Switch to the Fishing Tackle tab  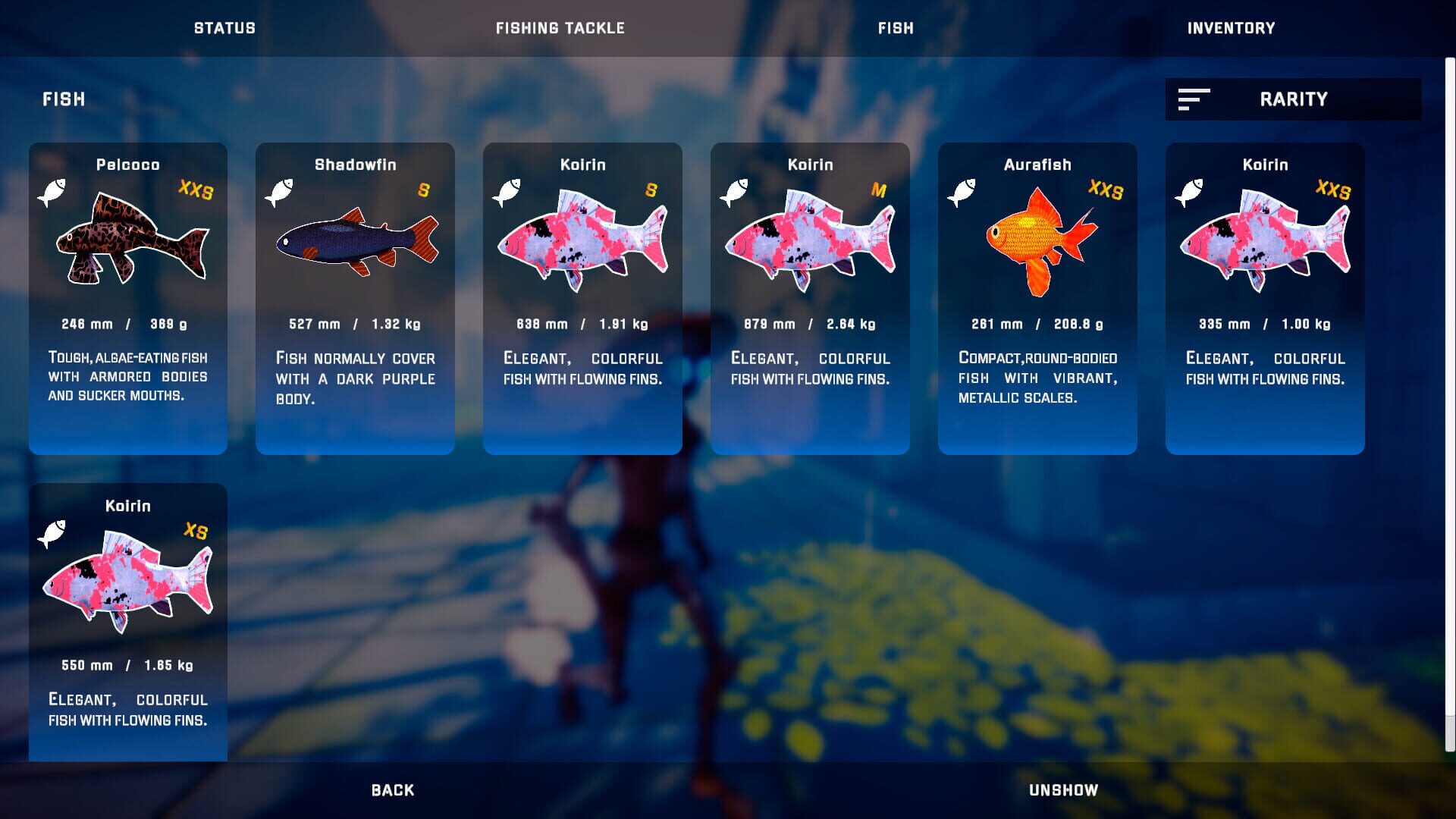click(560, 28)
